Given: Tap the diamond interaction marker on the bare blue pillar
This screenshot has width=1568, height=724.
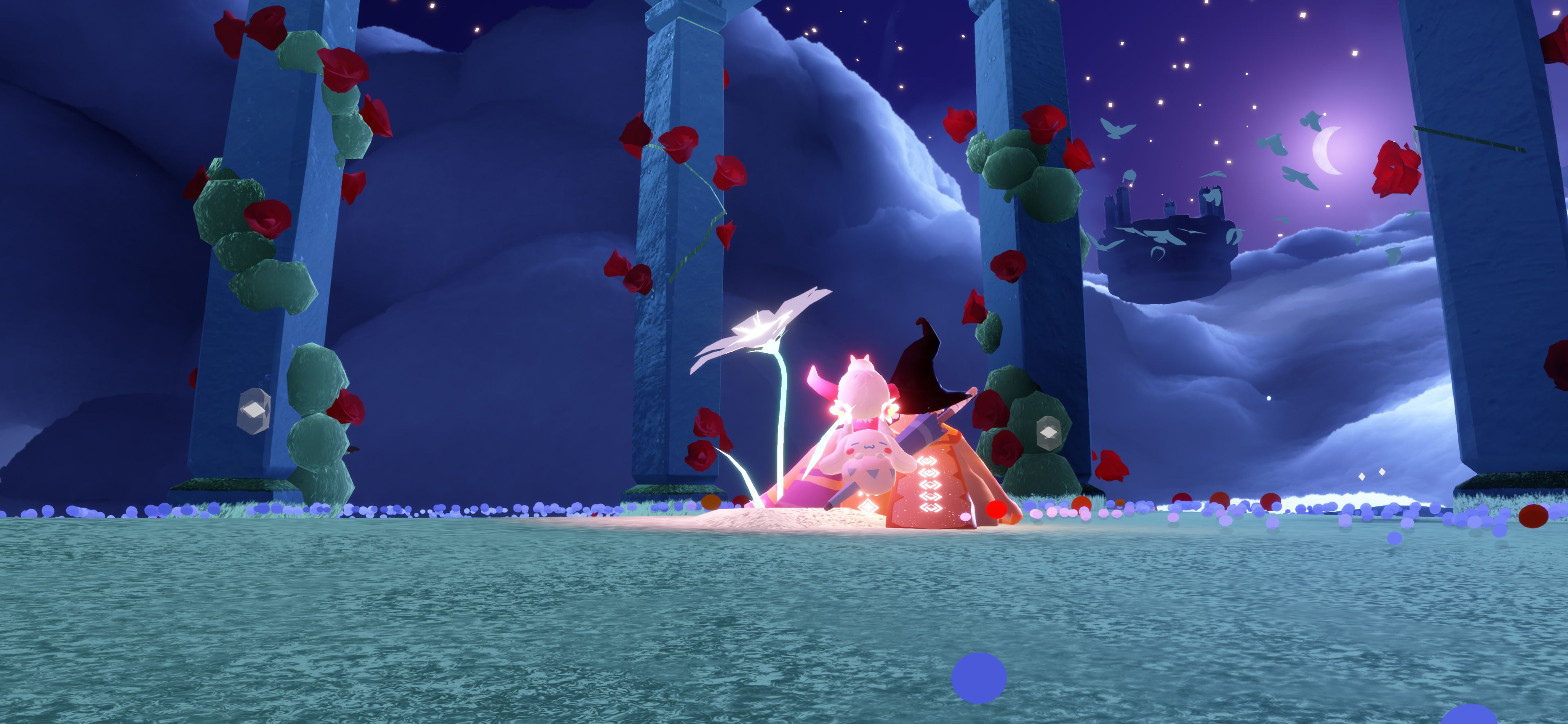Looking at the screenshot, I should point(253,411).
